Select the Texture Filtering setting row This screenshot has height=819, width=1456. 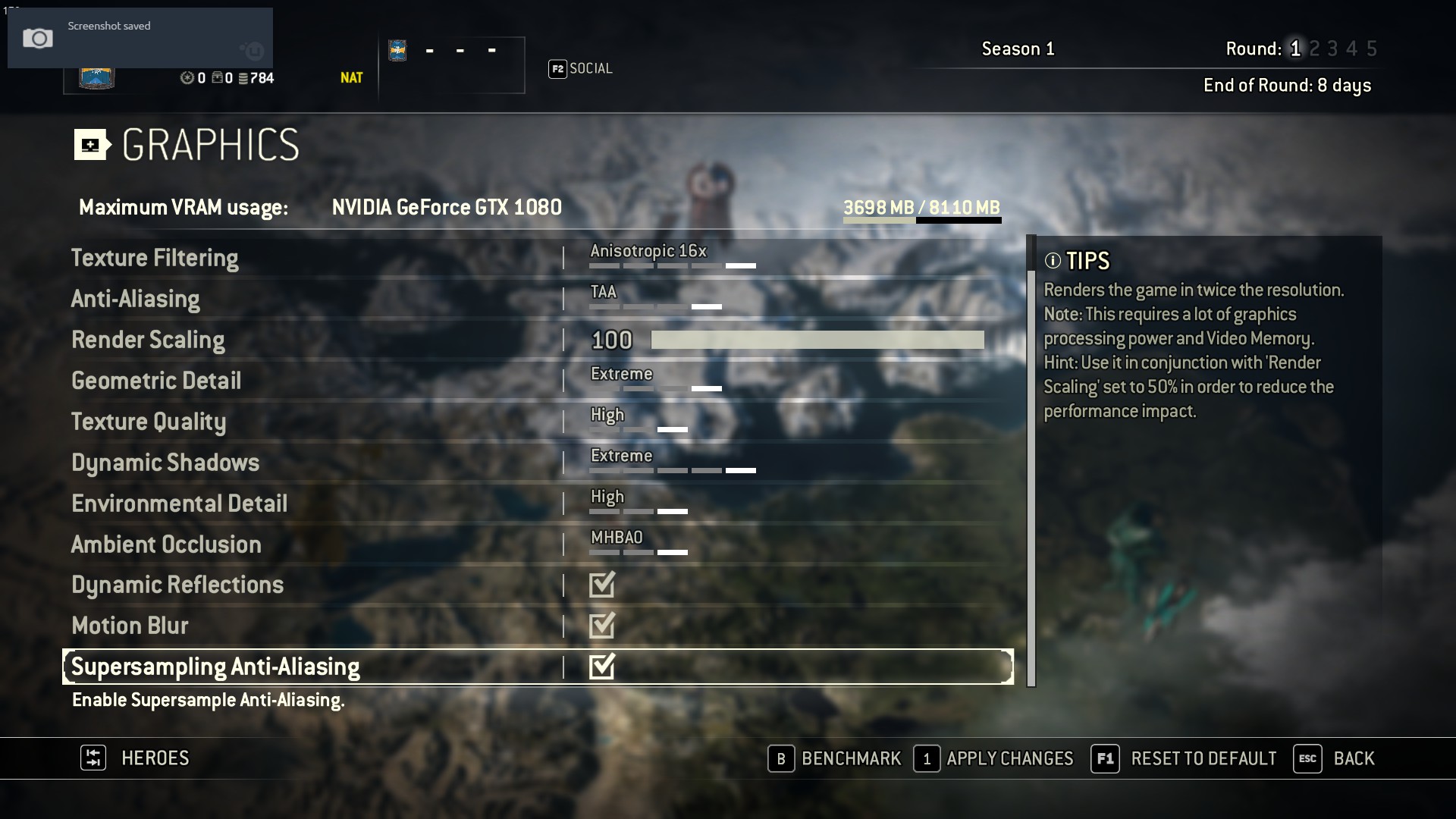pyautogui.click(x=155, y=258)
